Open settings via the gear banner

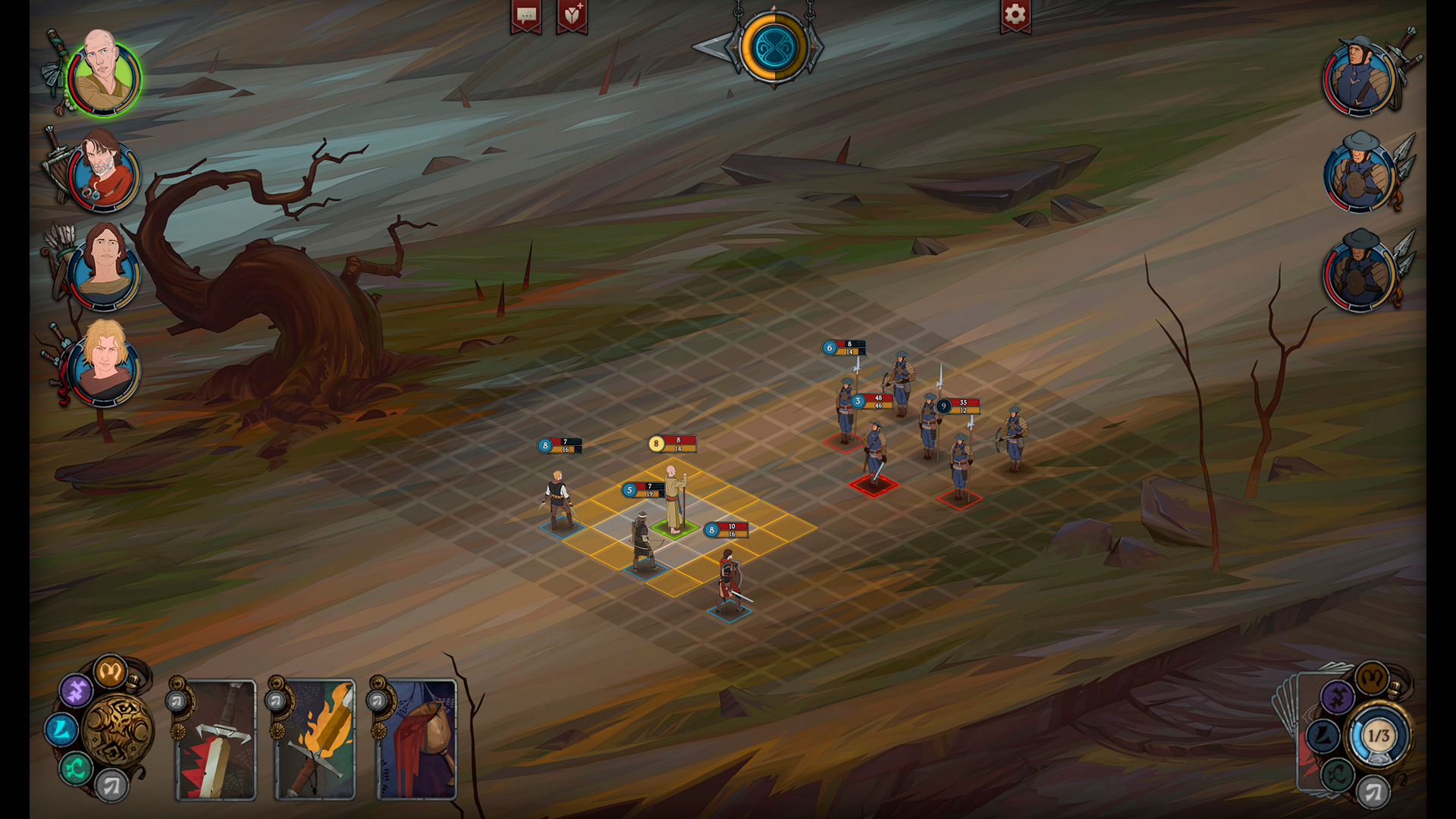(1015, 15)
